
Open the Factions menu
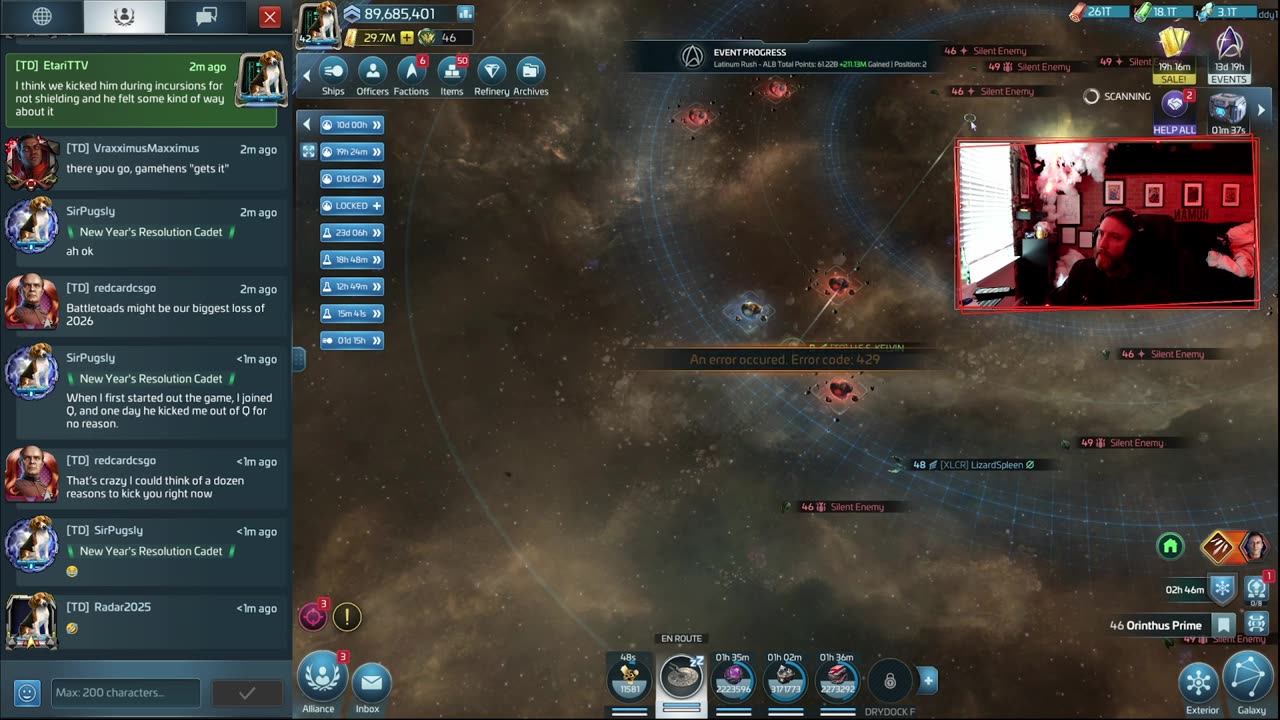[411, 75]
